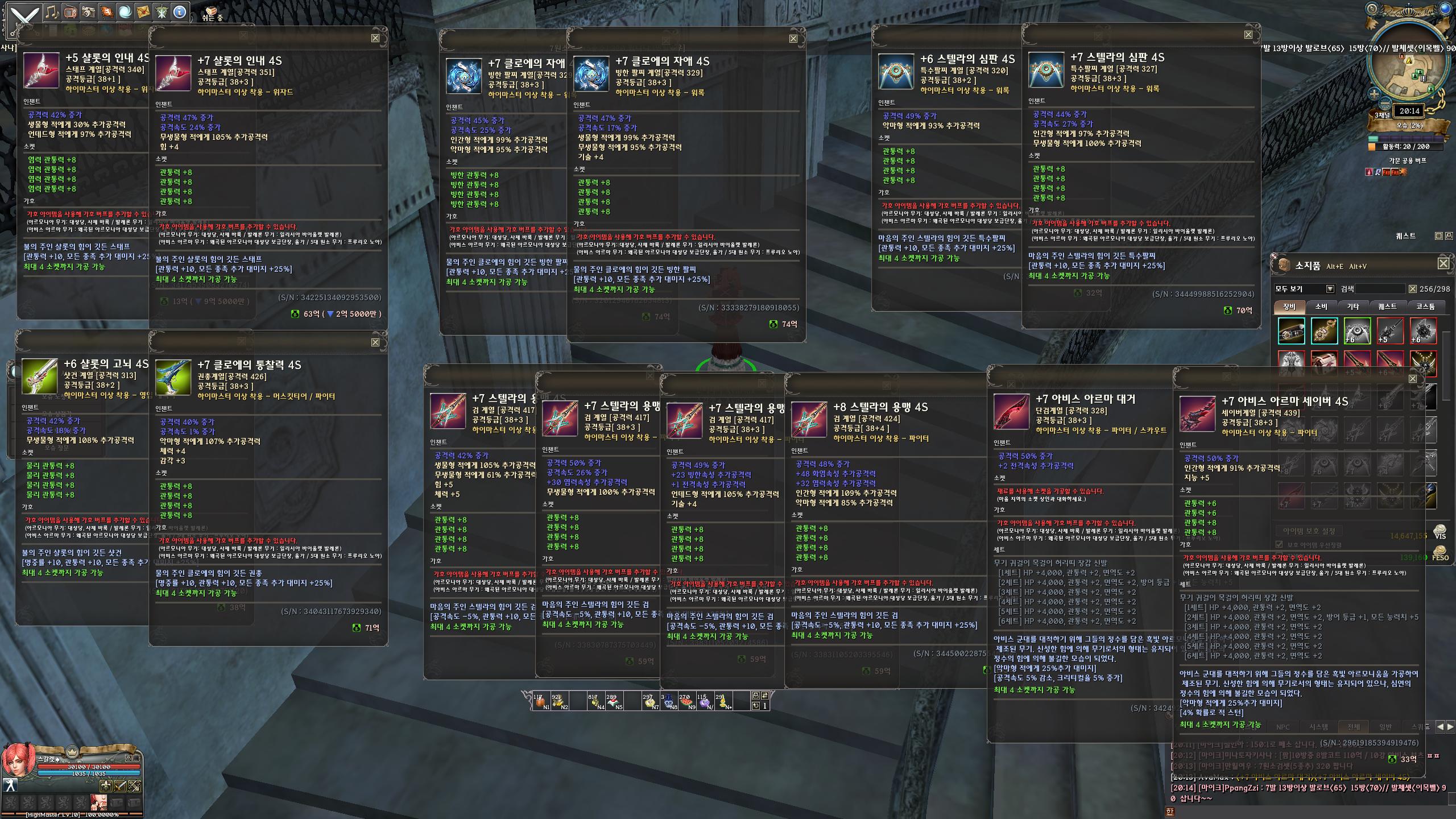The width and height of the screenshot is (1456, 819).
Task: Select the 코스튬 inventory tab
Action: pyautogui.click(x=1425, y=307)
